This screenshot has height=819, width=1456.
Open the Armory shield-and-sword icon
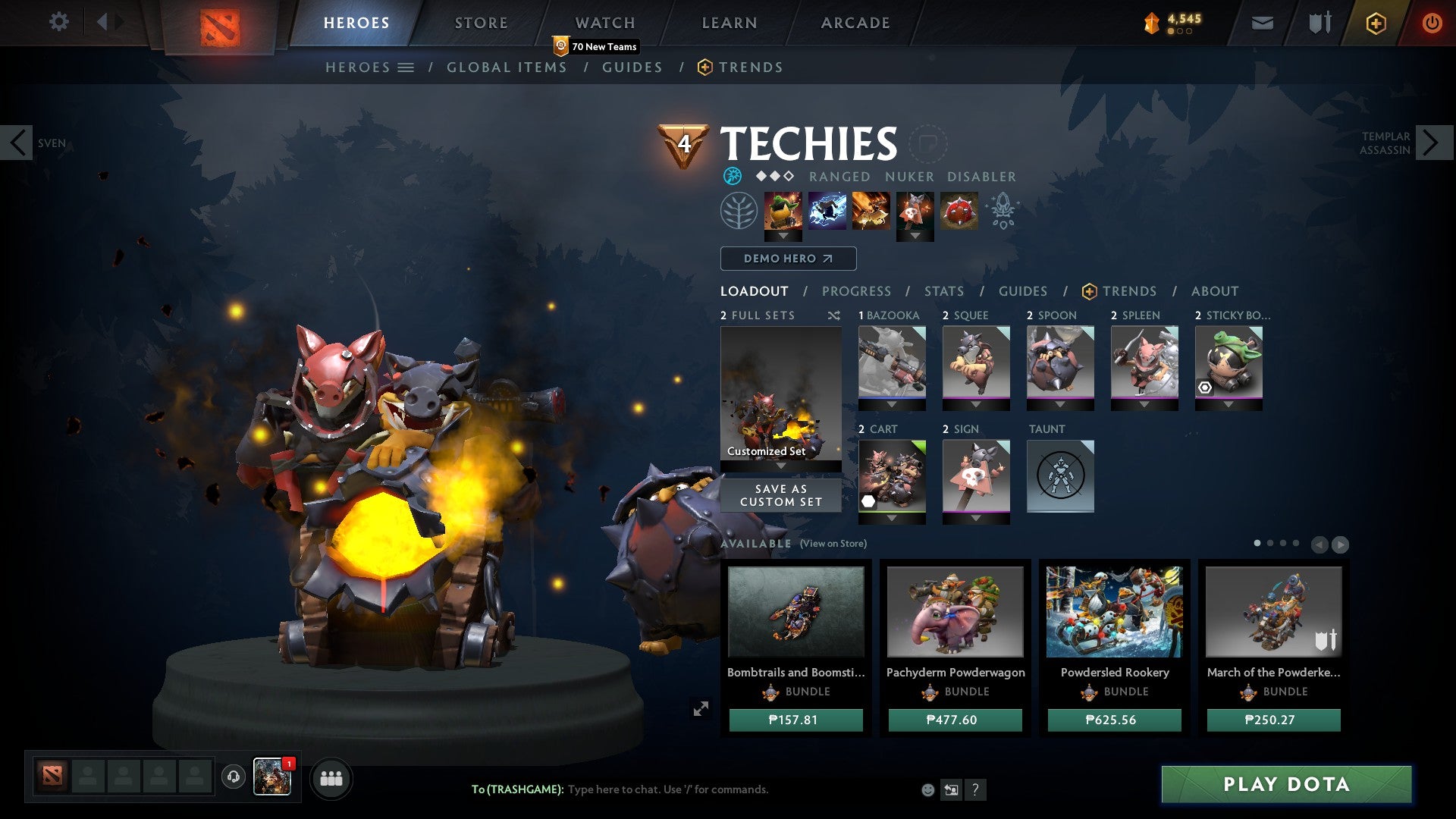pyautogui.click(x=1319, y=23)
